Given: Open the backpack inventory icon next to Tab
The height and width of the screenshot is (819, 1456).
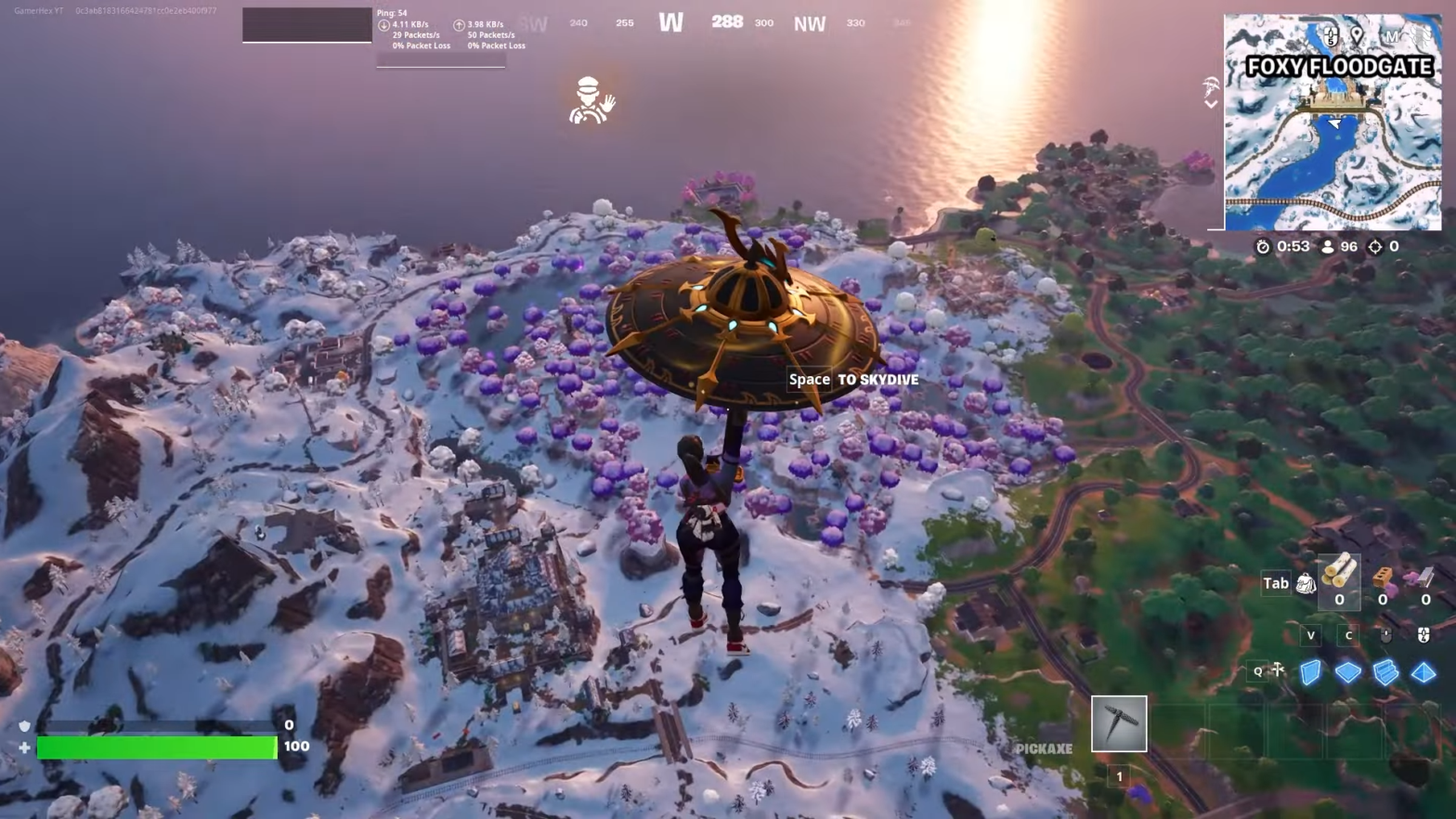Looking at the screenshot, I should point(1306,584).
